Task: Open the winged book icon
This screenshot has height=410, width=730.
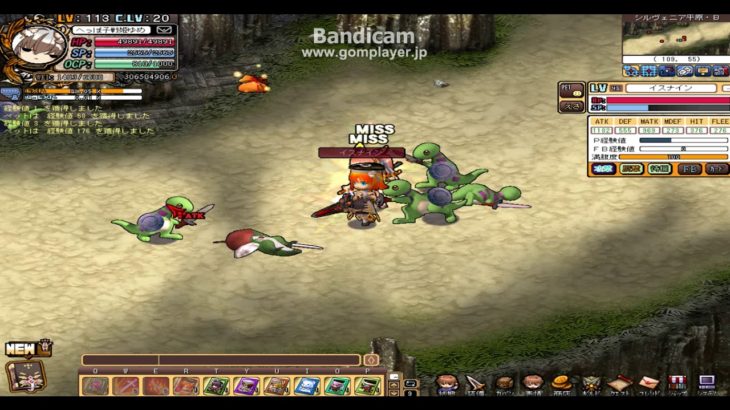Action: pyautogui.click(x=25, y=376)
